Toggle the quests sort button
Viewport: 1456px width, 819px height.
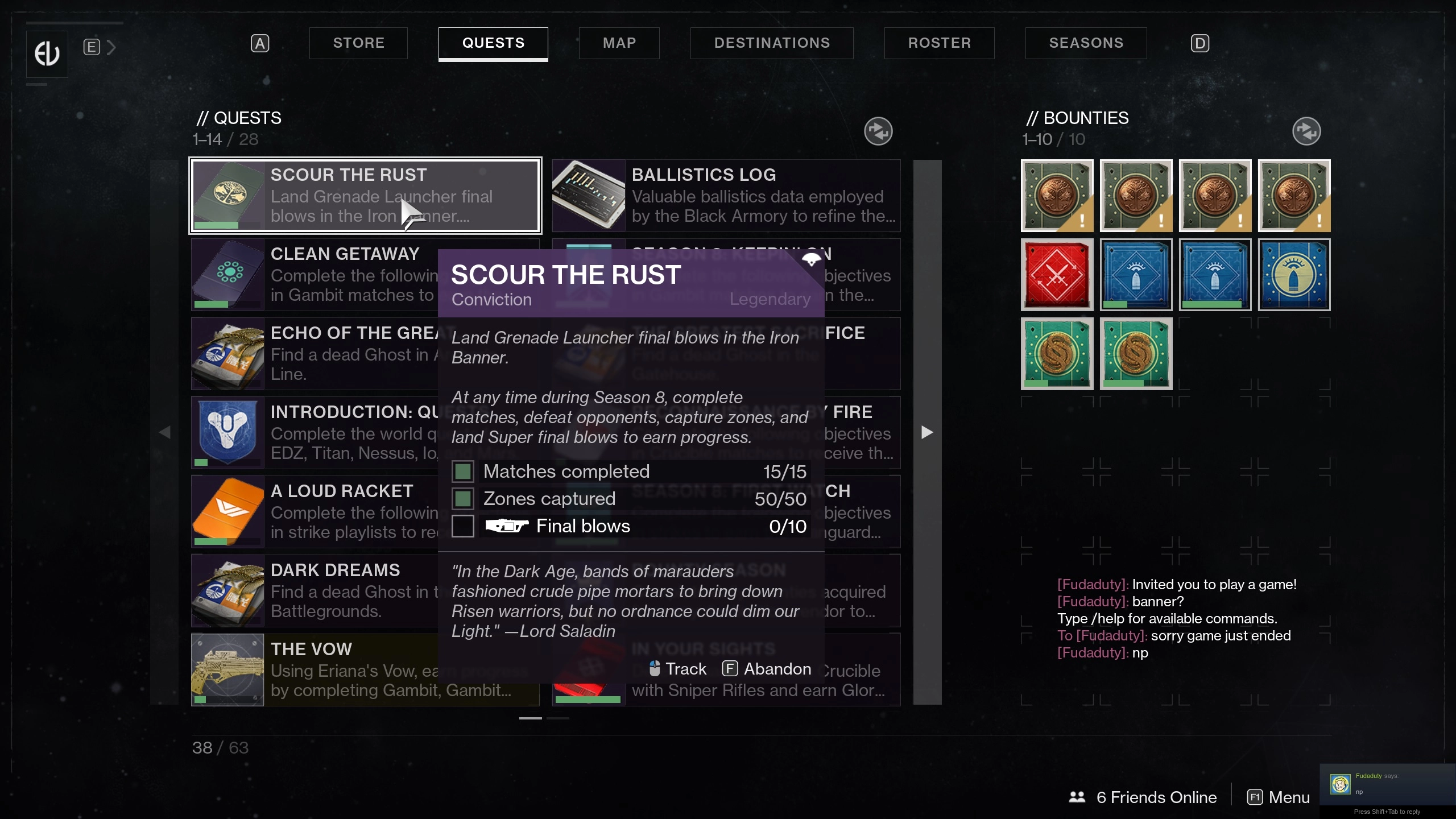[x=878, y=131]
